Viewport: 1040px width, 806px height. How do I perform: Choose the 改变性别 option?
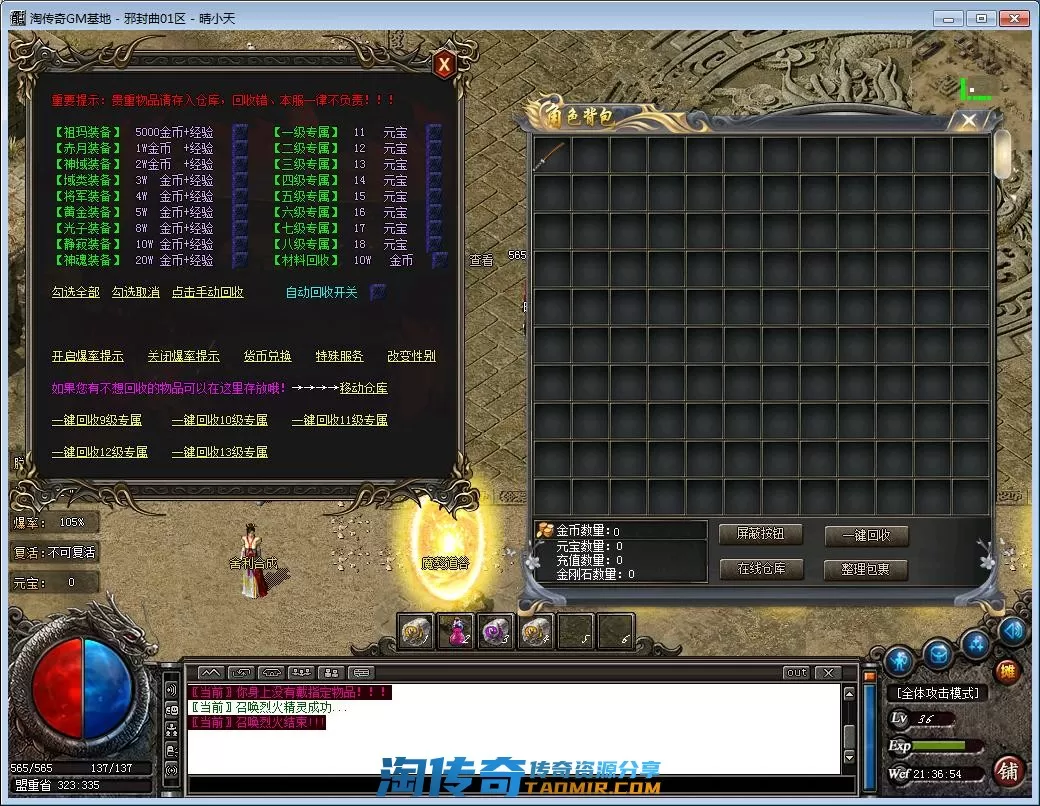coord(411,356)
